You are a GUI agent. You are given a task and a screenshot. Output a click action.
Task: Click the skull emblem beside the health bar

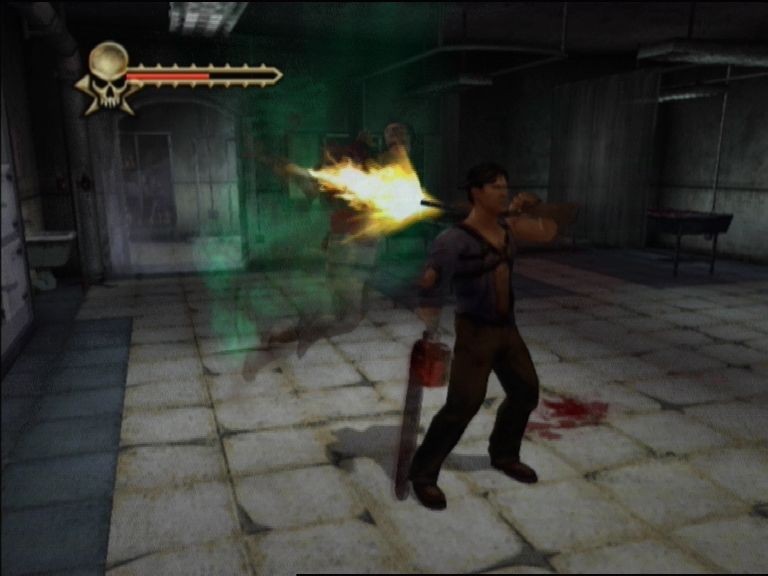[109, 73]
